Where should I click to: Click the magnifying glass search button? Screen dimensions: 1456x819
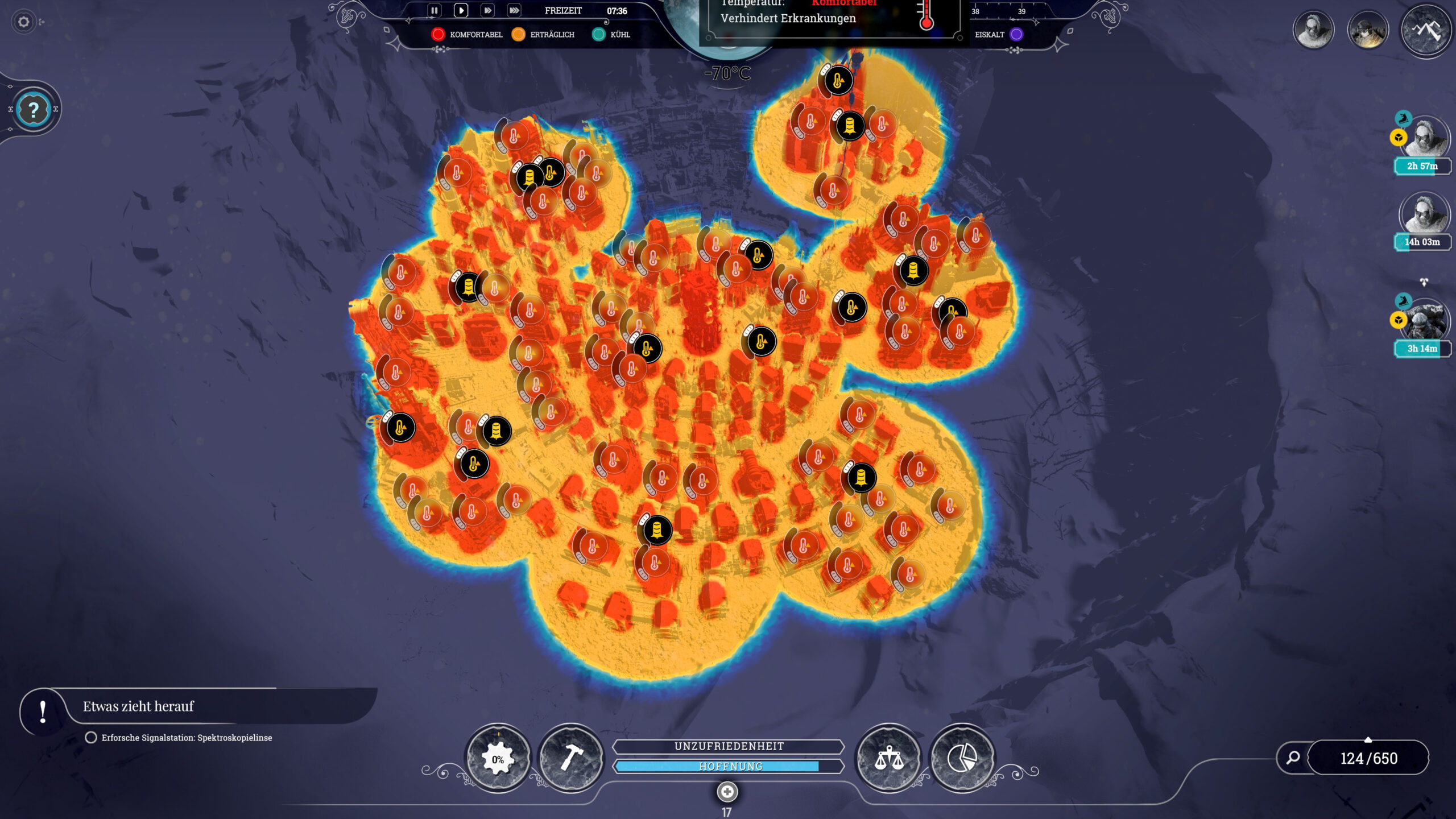point(1293,758)
